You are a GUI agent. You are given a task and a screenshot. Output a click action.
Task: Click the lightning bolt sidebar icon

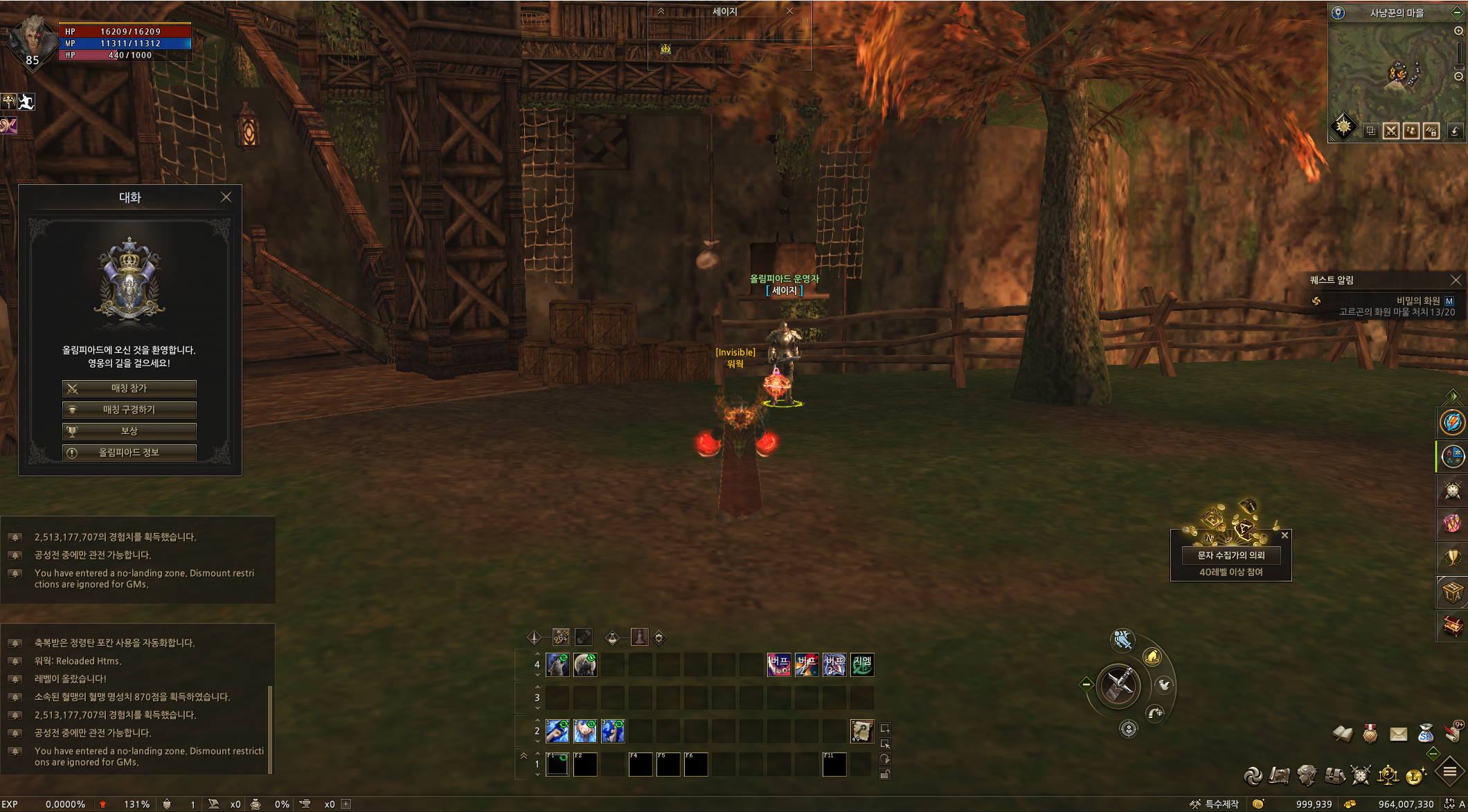[1452, 422]
